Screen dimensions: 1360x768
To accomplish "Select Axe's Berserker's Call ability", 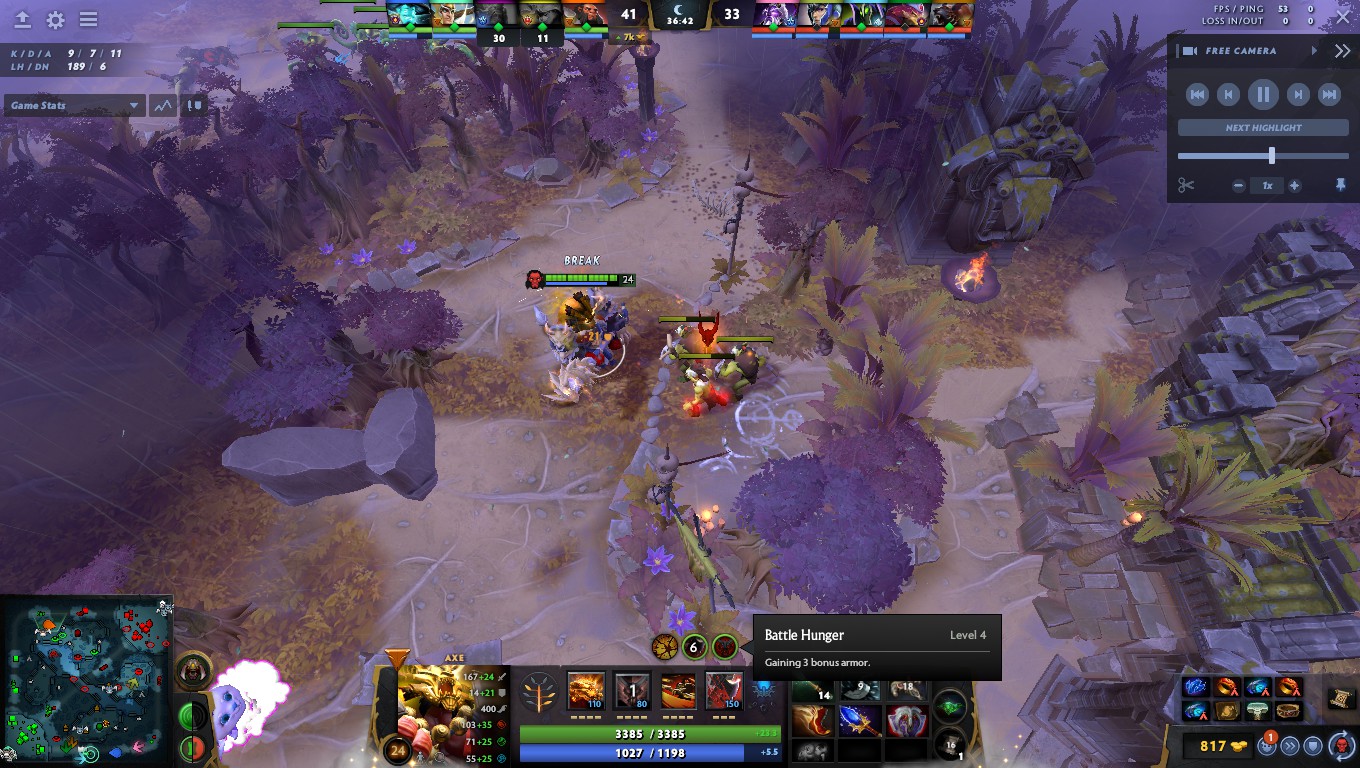I will [585, 690].
